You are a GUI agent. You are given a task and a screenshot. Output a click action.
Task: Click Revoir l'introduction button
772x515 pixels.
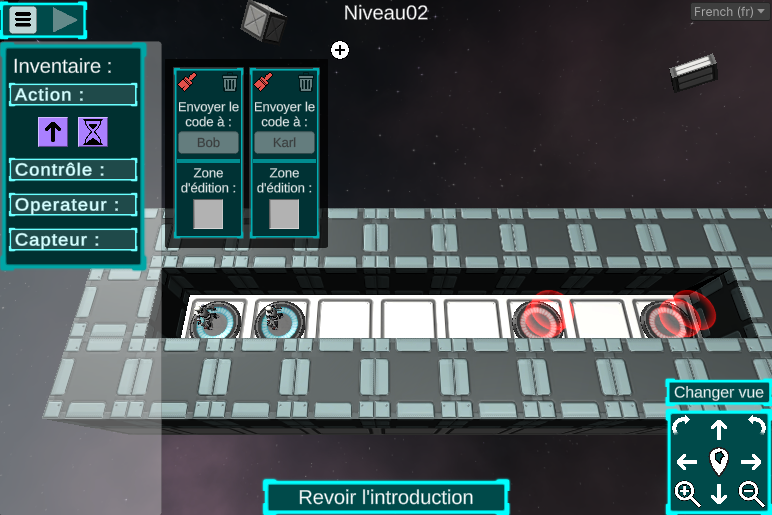pyautogui.click(x=386, y=497)
